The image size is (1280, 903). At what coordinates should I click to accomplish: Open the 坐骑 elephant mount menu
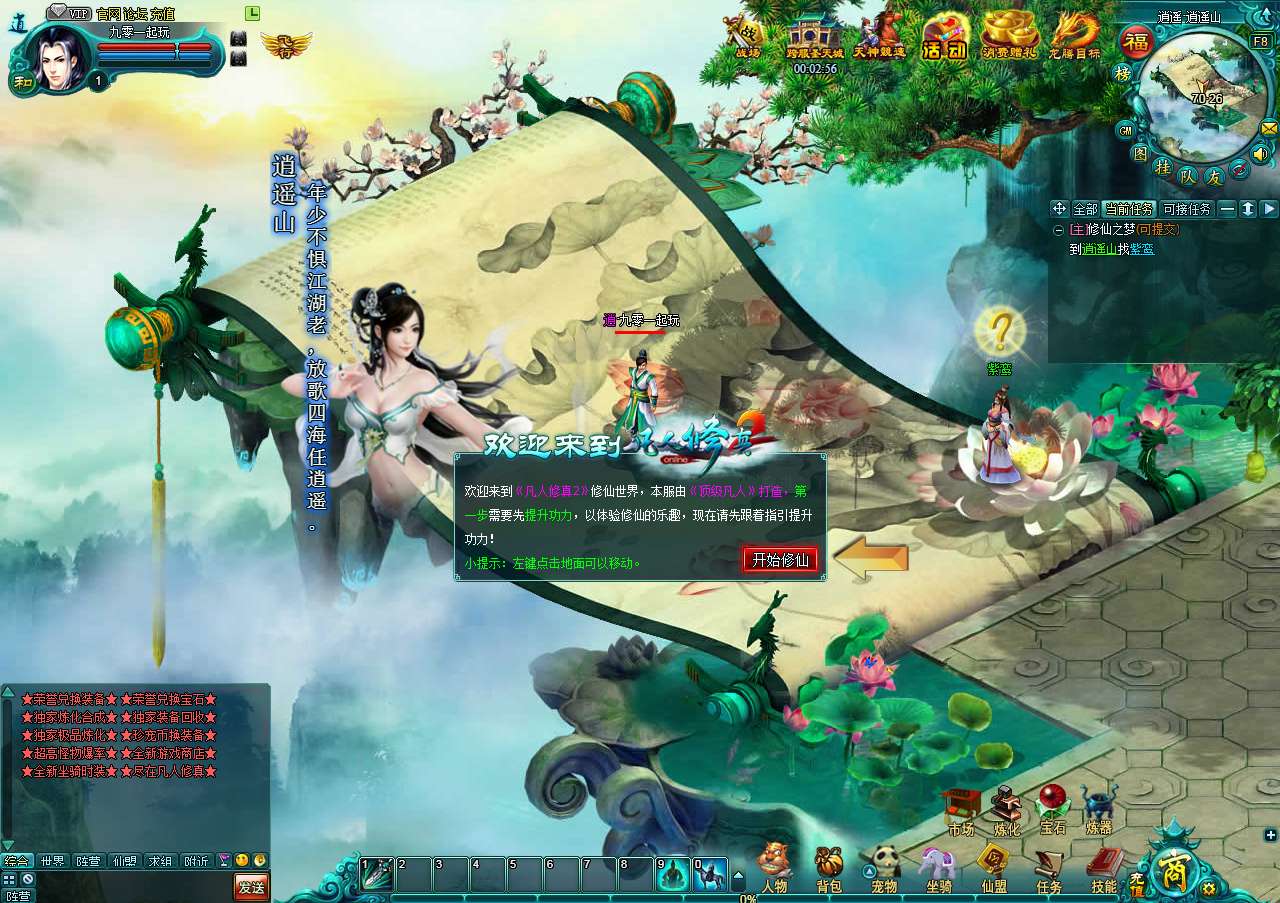(938, 868)
